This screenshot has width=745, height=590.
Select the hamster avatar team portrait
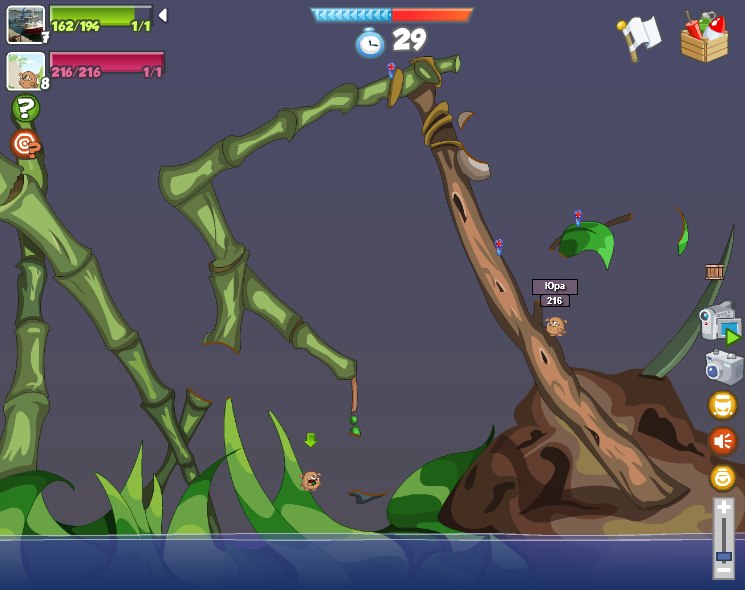tap(25, 71)
